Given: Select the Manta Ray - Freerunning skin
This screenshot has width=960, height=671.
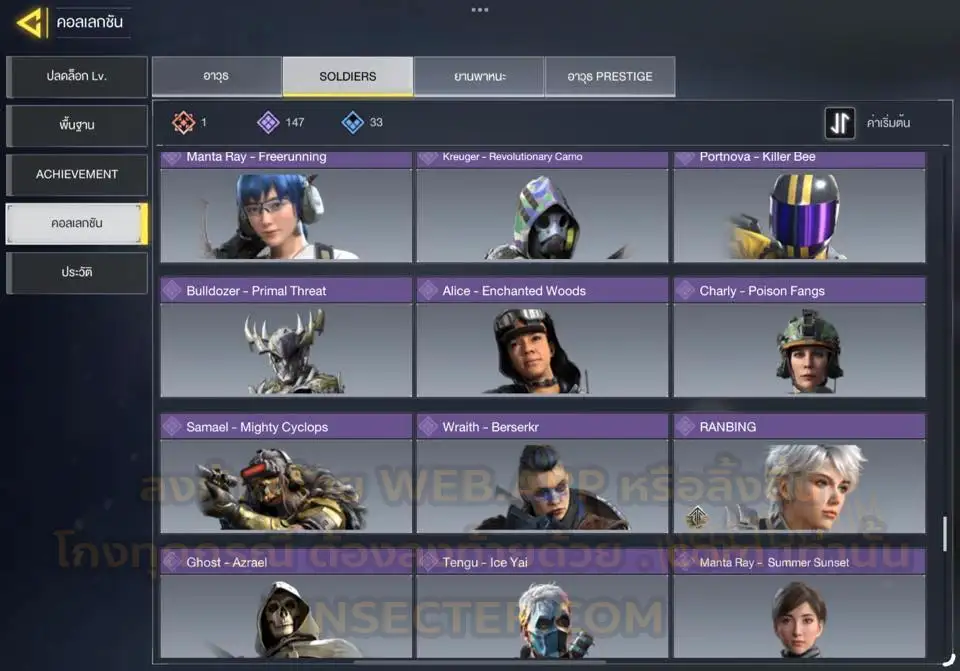Looking at the screenshot, I should pos(286,208).
